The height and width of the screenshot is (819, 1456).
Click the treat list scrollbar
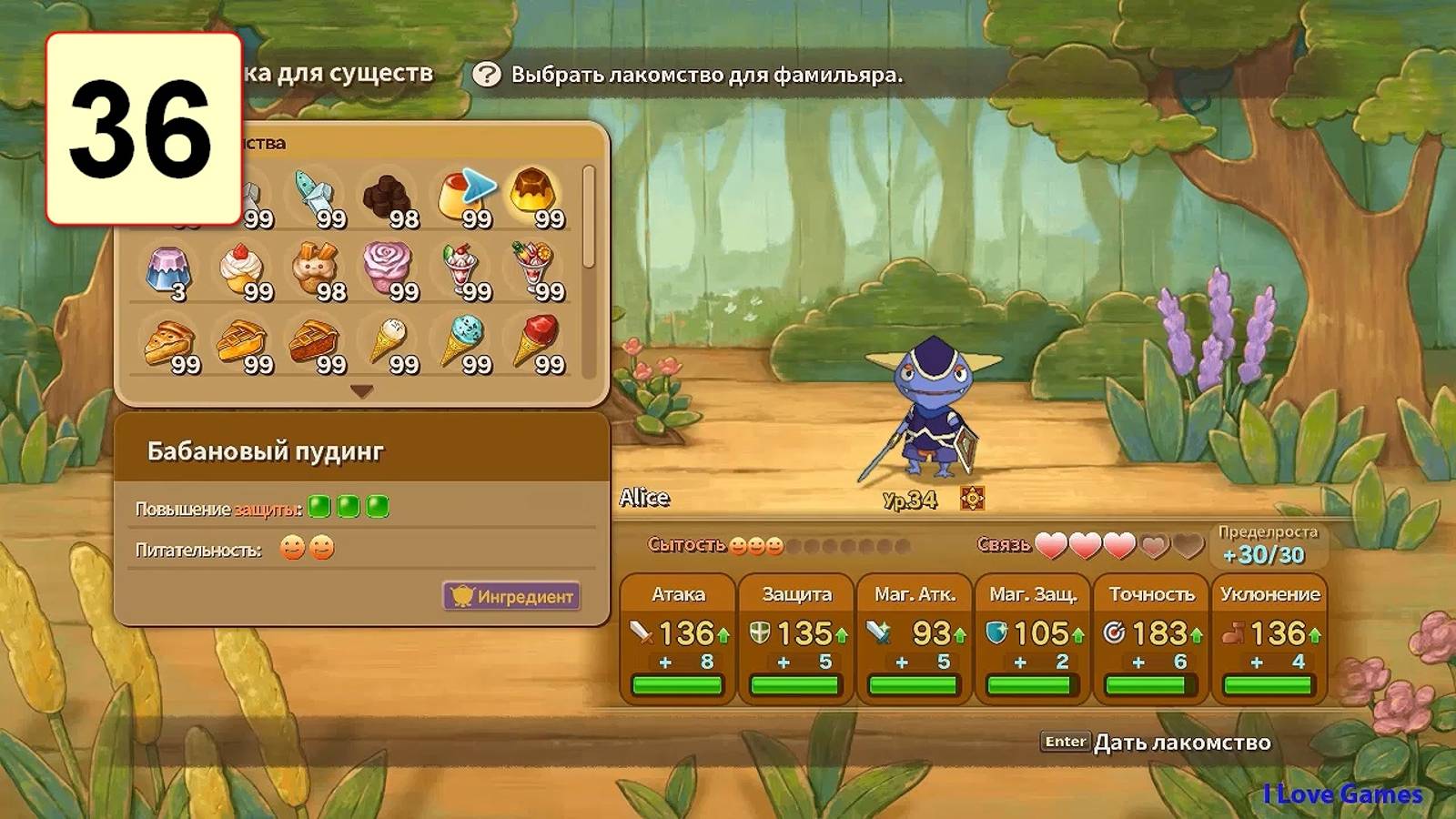589,218
